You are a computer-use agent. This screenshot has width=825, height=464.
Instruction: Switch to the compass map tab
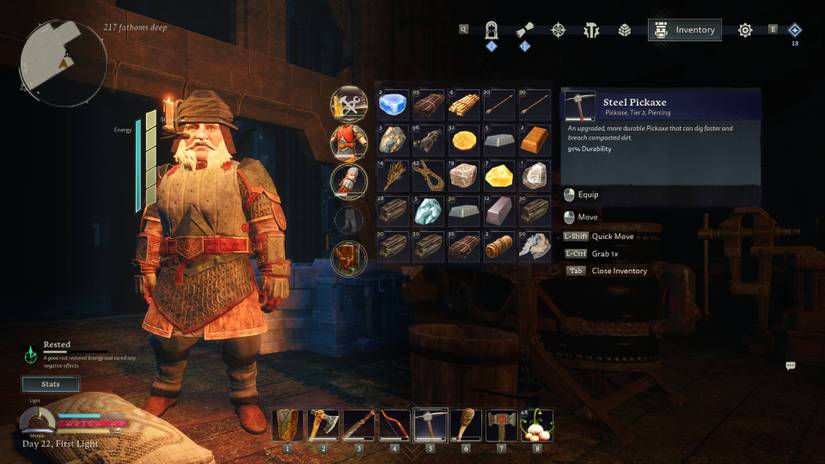point(558,30)
